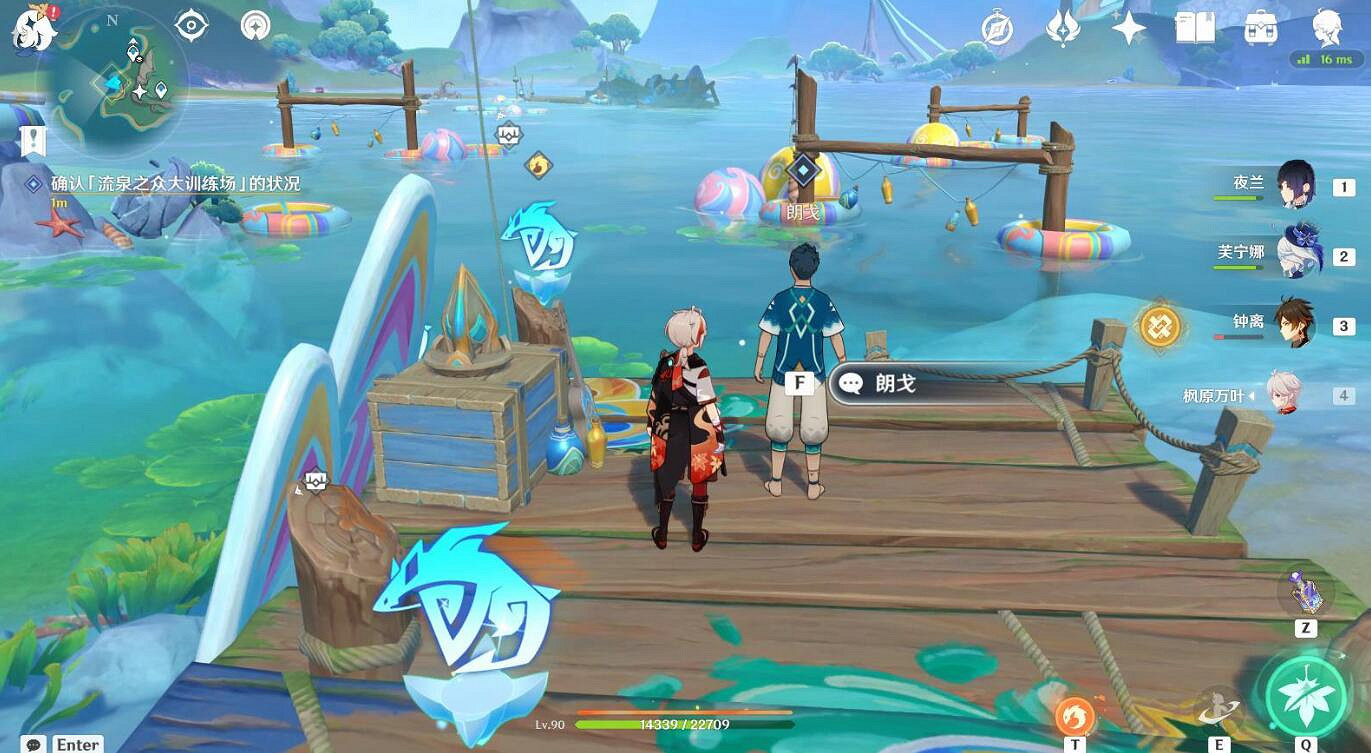
Task: Click 钟离's red health bar
Action: 1237,336
